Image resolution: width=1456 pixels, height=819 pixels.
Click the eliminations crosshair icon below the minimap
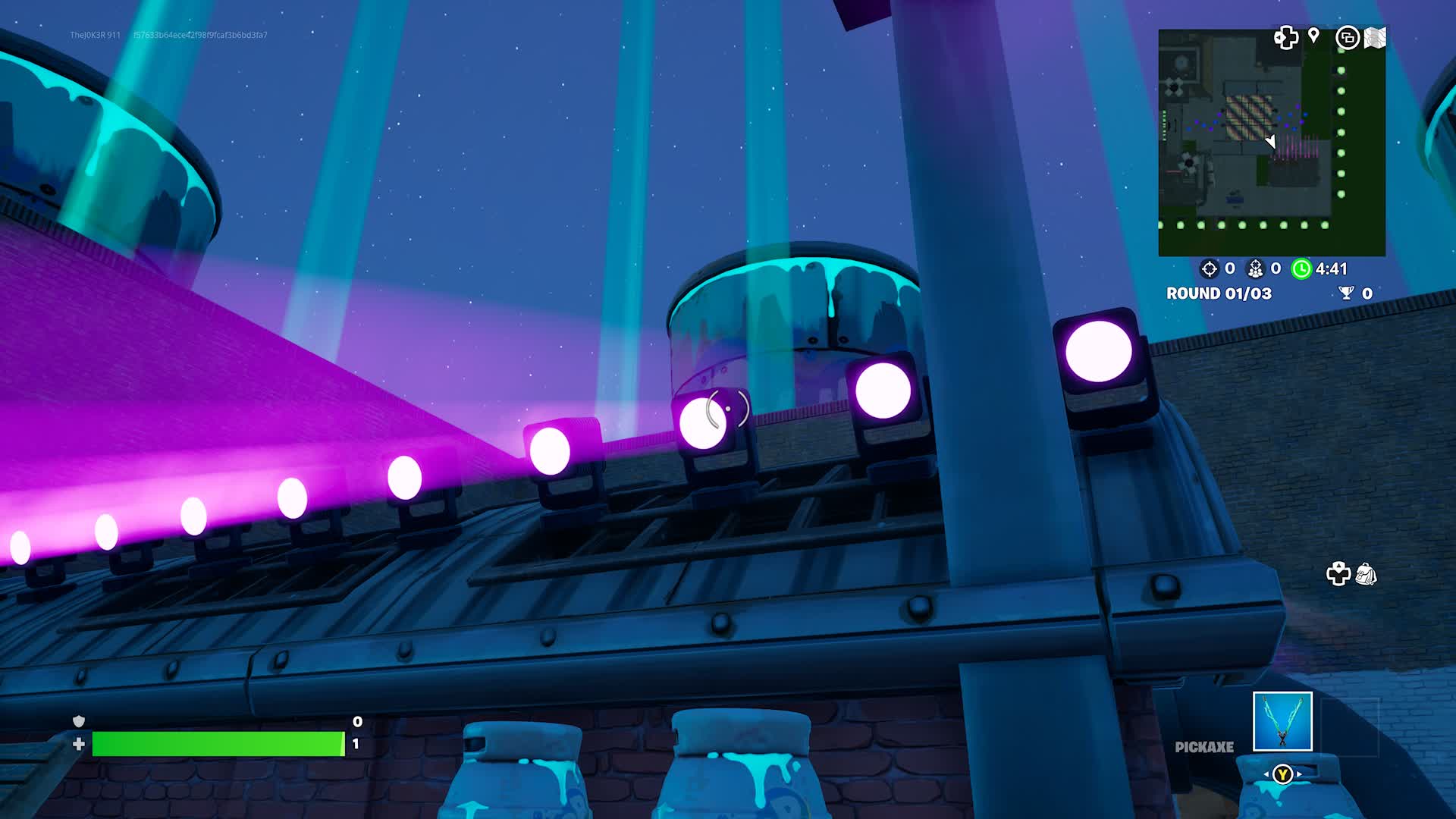click(1208, 269)
